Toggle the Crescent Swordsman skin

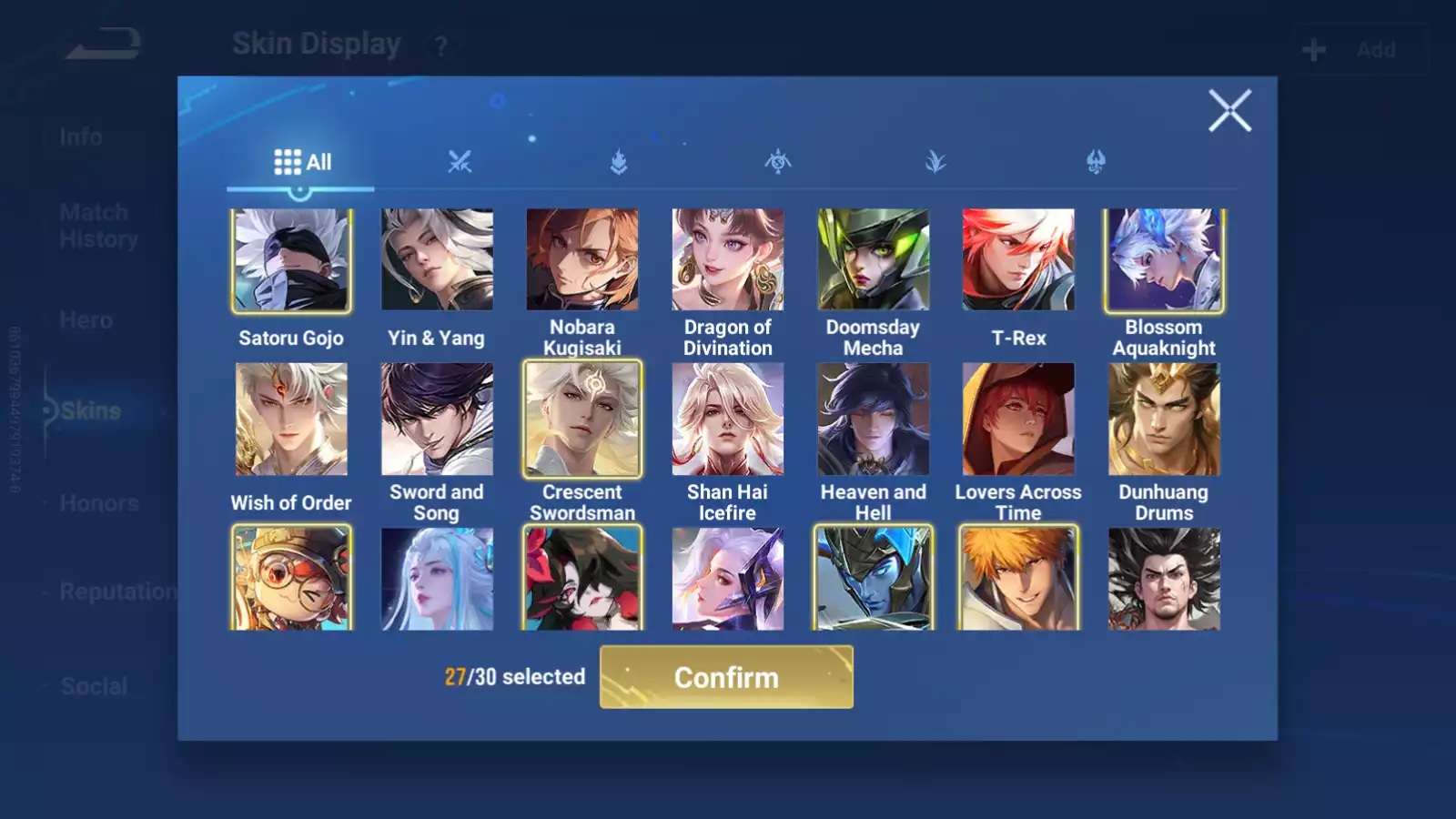tap(582, 420)
